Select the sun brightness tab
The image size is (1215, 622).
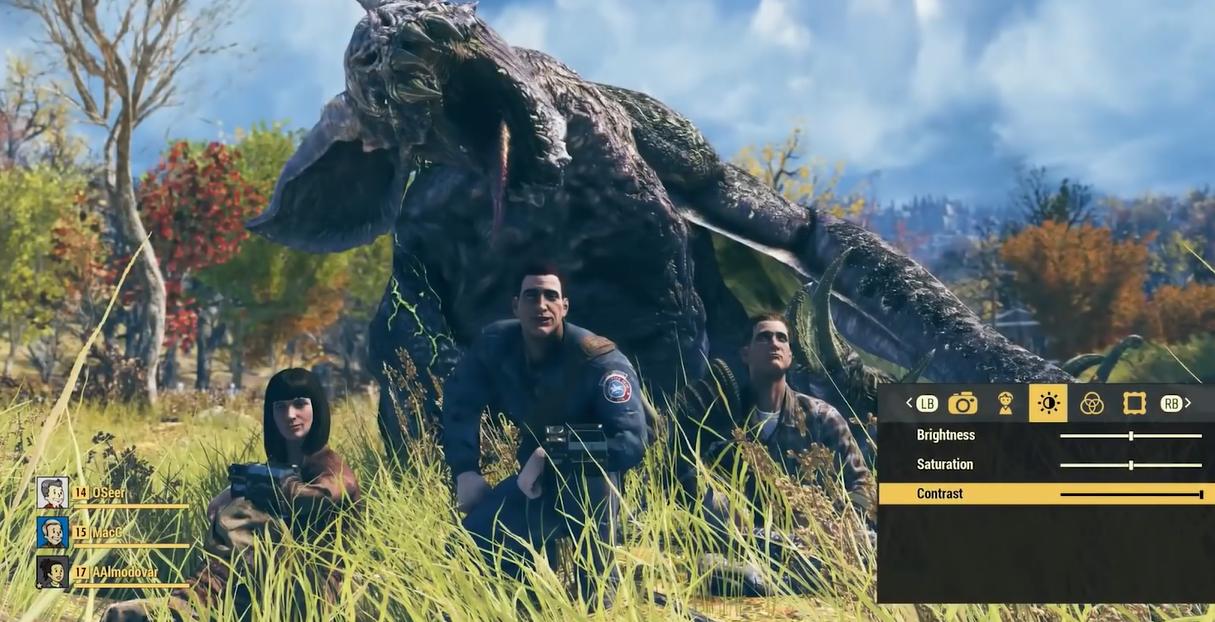tap(1048, 403)
